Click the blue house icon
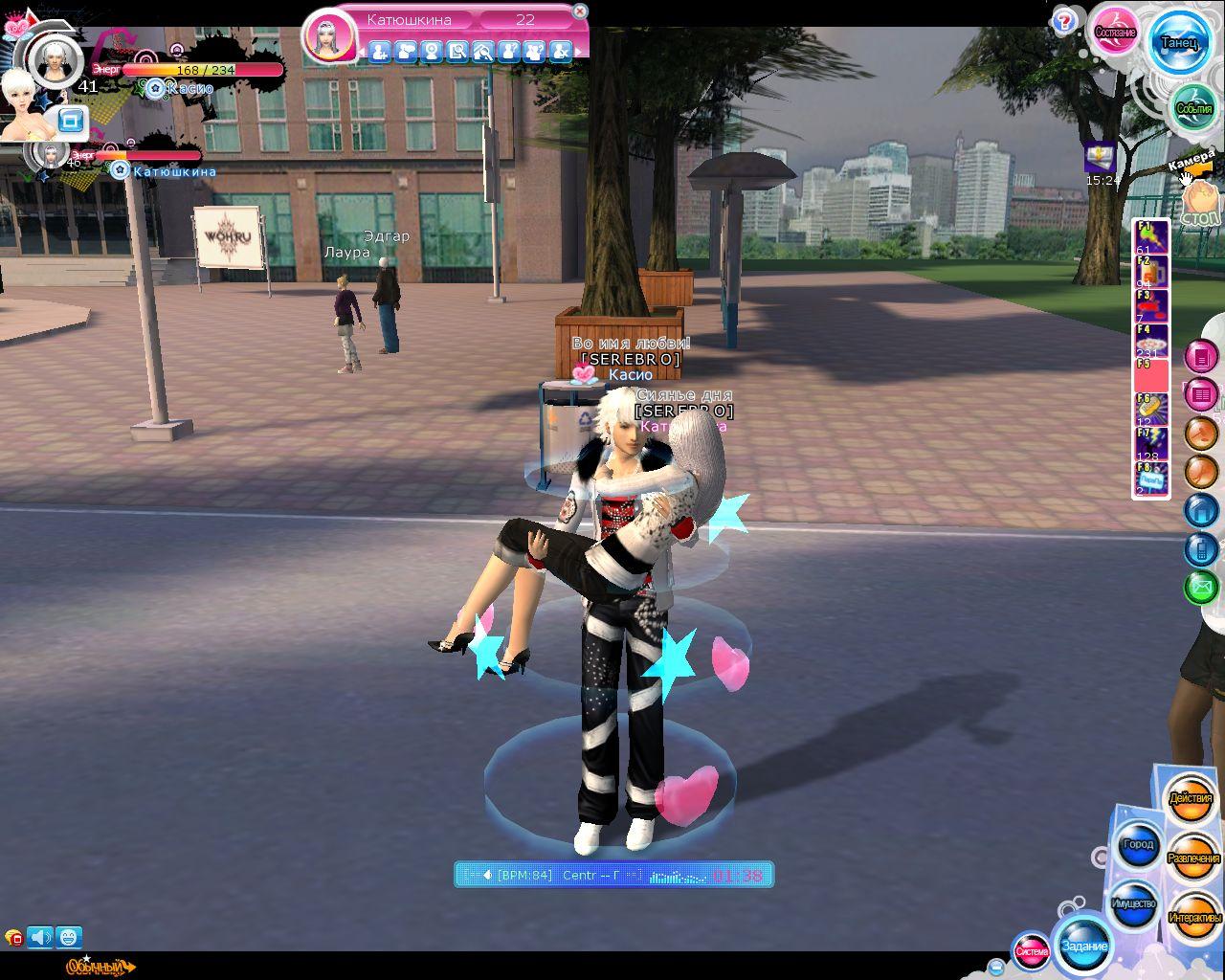Screen dimensions: 1225x980 pos(1201,510)
